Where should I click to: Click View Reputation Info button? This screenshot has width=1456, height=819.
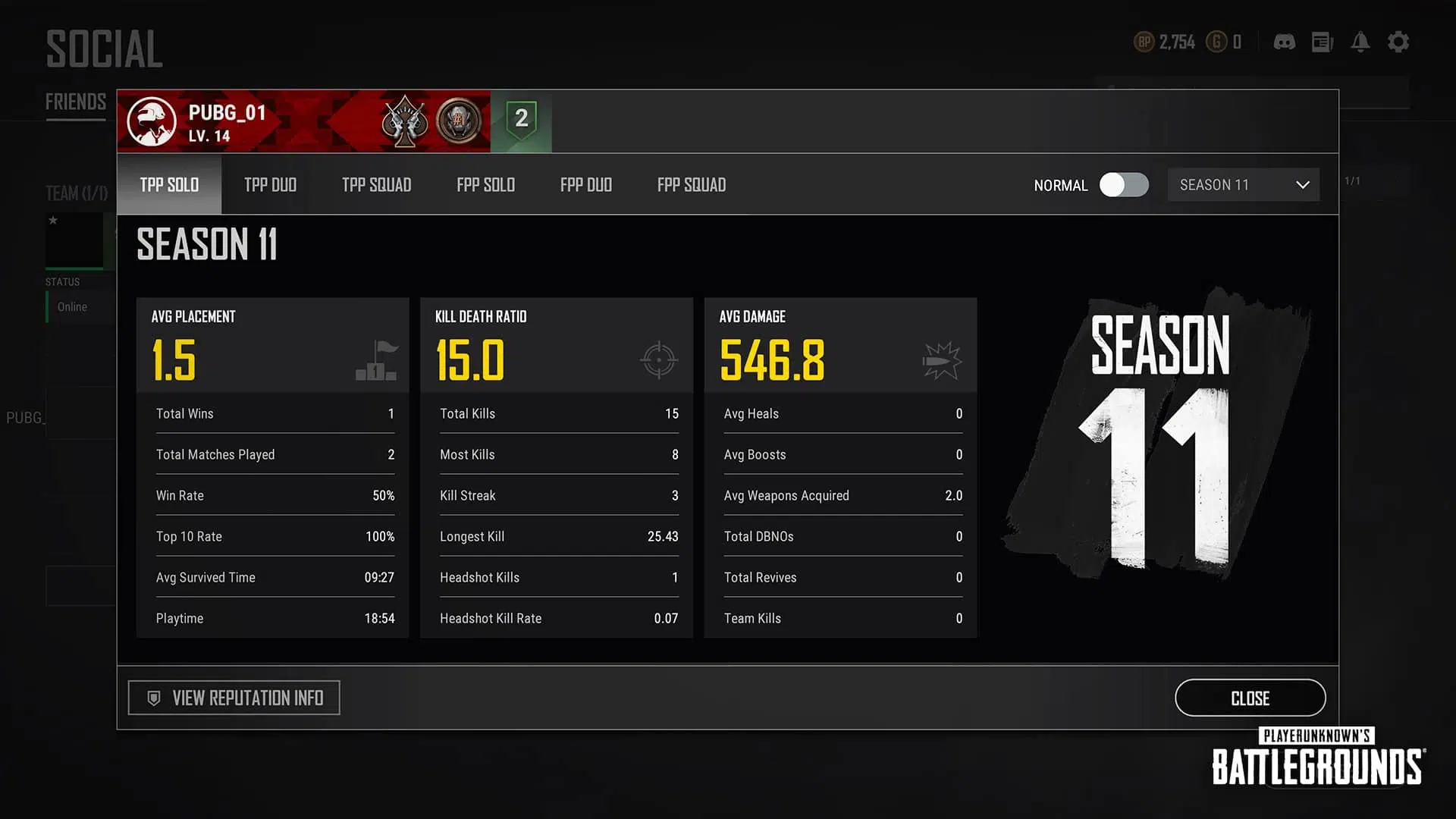point(234,698)
